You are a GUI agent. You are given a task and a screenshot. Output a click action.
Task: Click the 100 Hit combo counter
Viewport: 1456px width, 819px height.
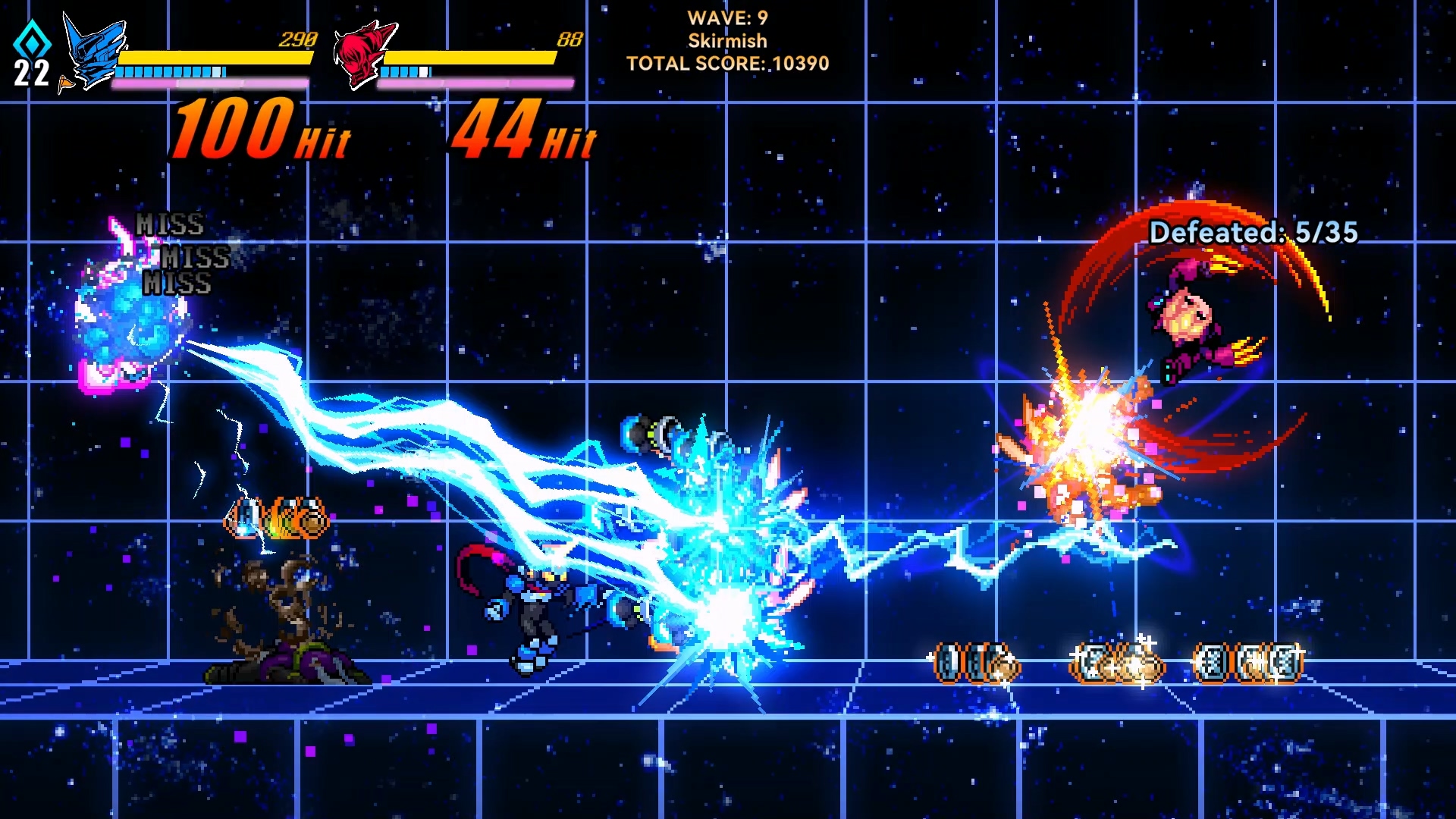click(x=258, y=129)
